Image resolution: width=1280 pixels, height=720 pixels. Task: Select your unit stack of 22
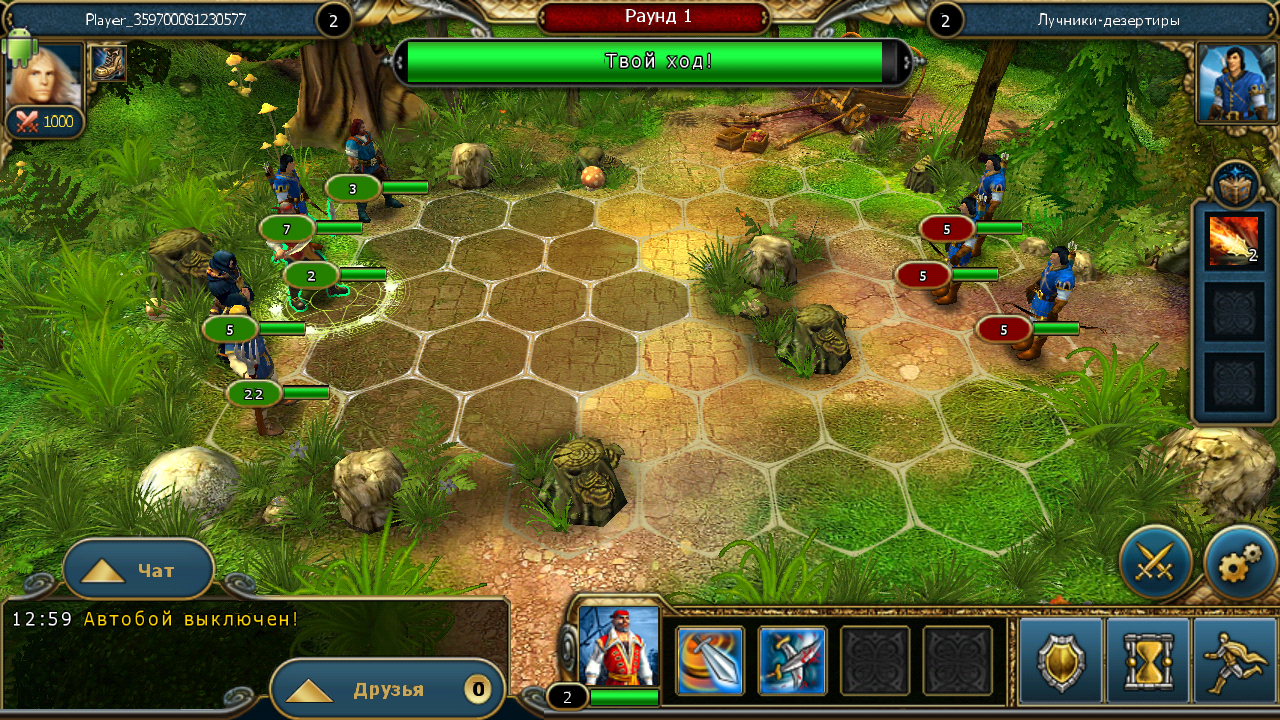[x=254, y=394]
